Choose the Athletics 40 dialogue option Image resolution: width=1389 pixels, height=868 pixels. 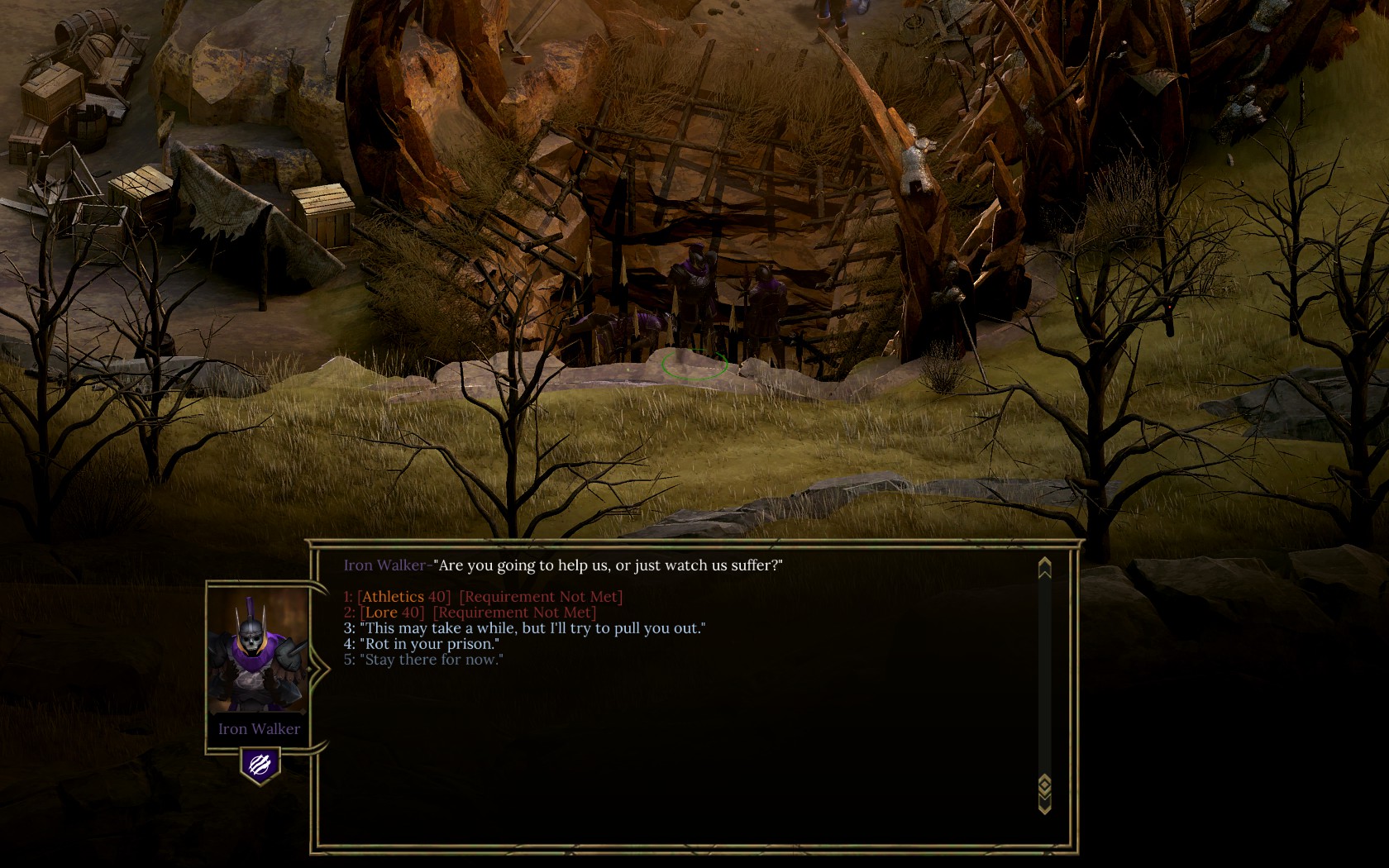483,596
